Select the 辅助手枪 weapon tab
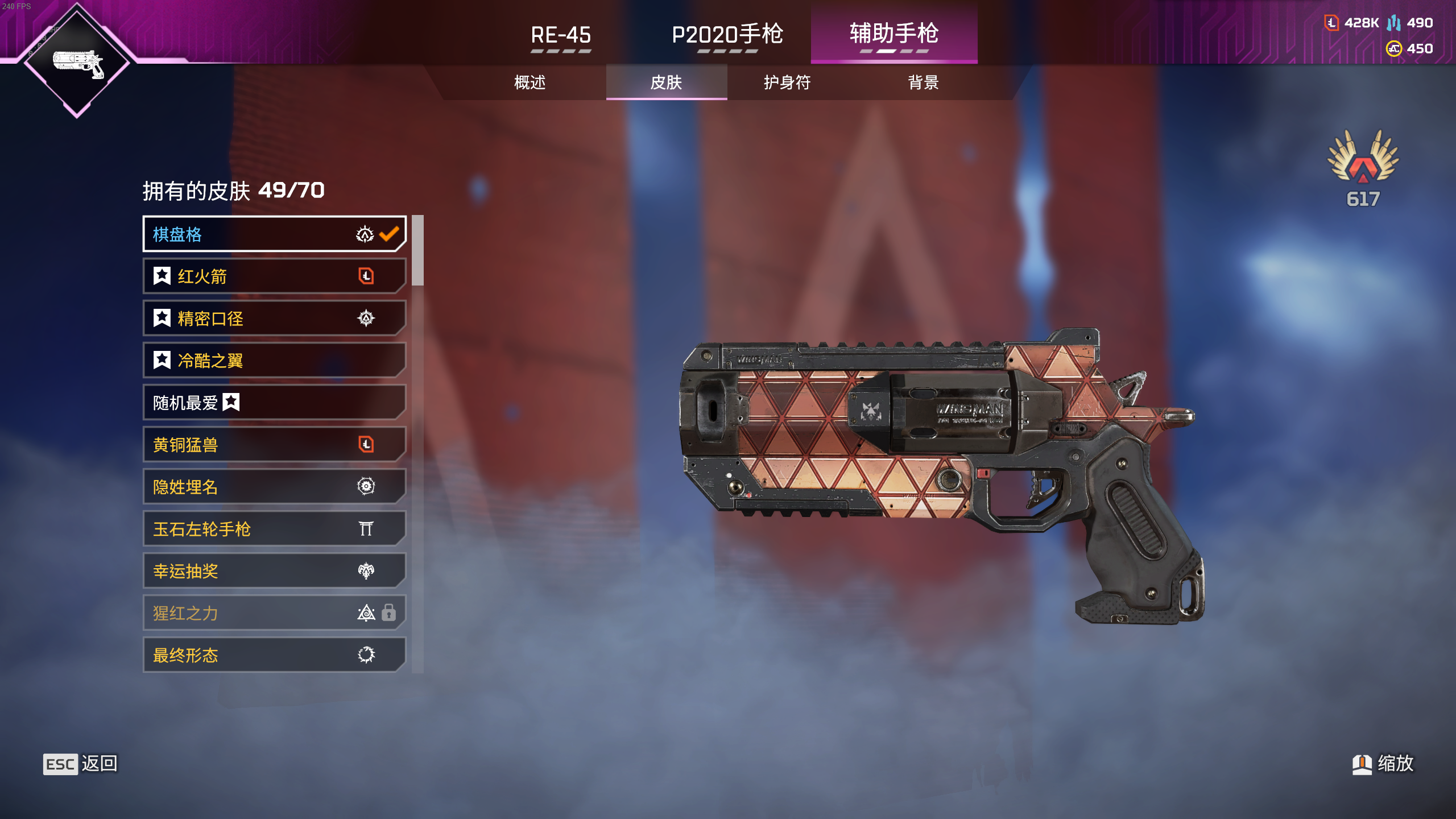Viewport: 1456px width, 819px height. coord(894,34)
